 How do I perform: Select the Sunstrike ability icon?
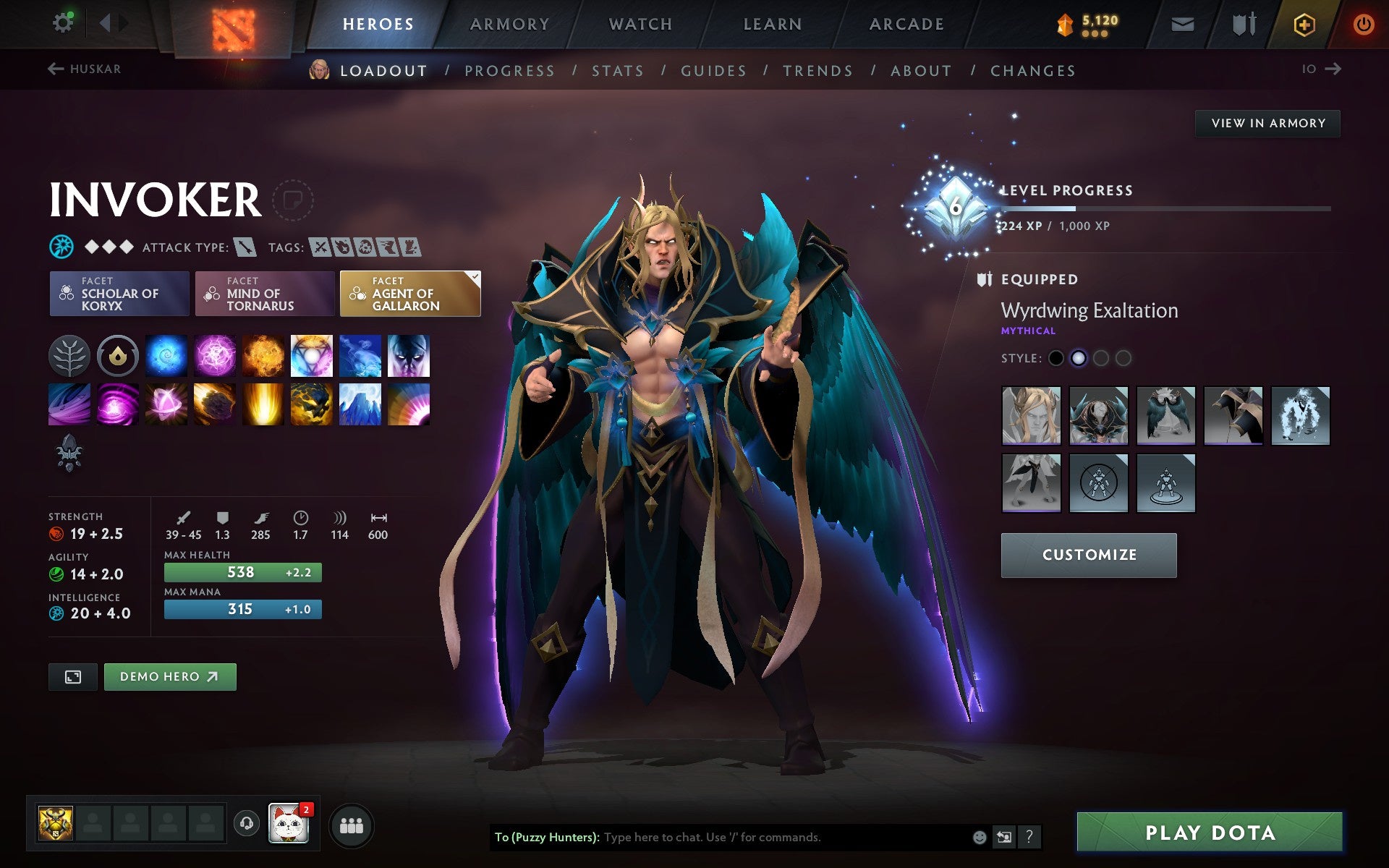tap(263, 404)
